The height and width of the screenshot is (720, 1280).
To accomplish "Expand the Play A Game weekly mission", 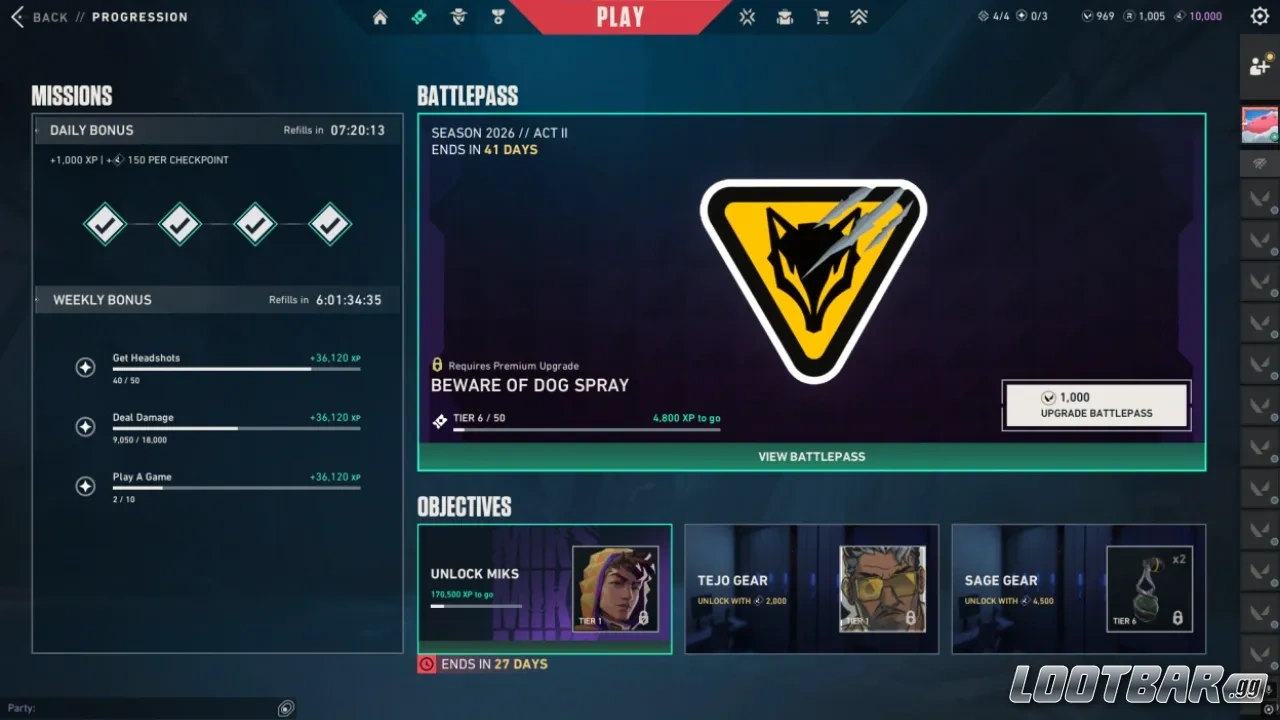I will pyautogui.click(x=85, y=486).
